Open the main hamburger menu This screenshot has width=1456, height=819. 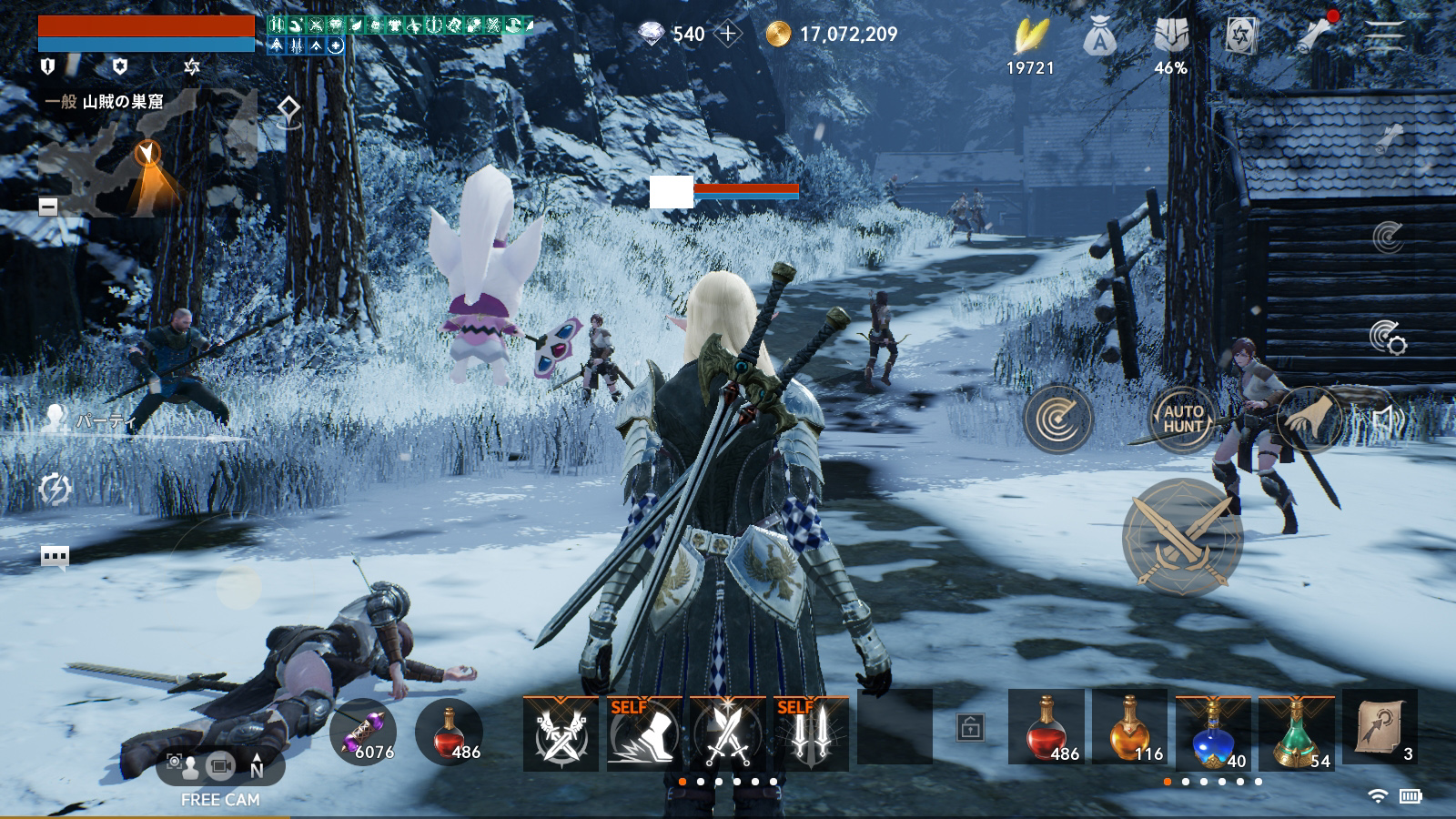(1384, 37)
